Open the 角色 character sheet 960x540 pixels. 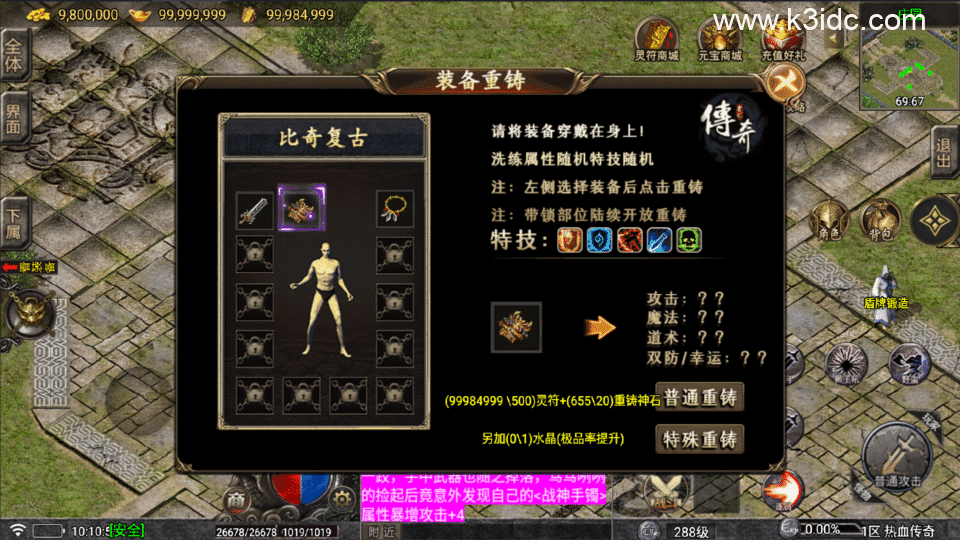(x=828, y=219)
